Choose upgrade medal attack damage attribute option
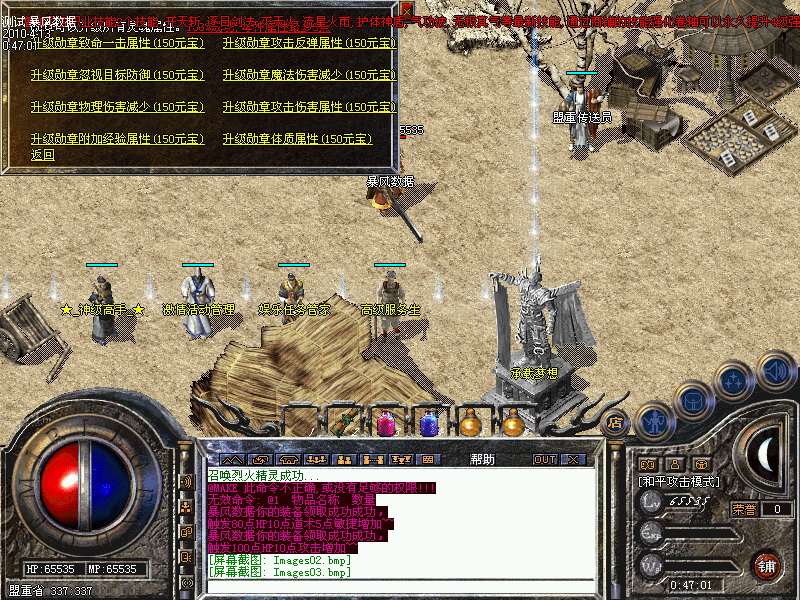Viewport: 800px width, 600px height. (308, 107)
